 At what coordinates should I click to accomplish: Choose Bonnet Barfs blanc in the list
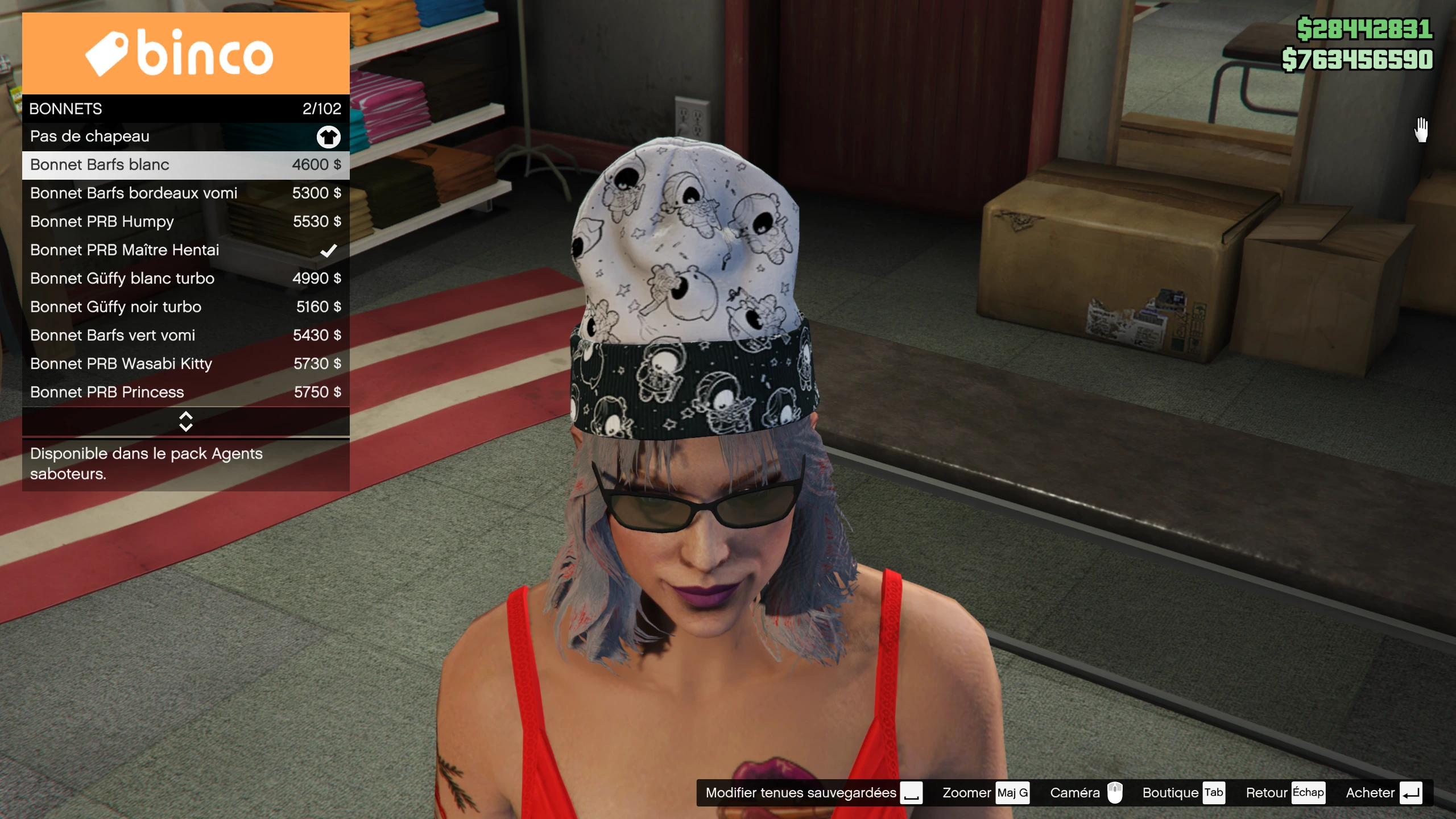click(185, 165)
